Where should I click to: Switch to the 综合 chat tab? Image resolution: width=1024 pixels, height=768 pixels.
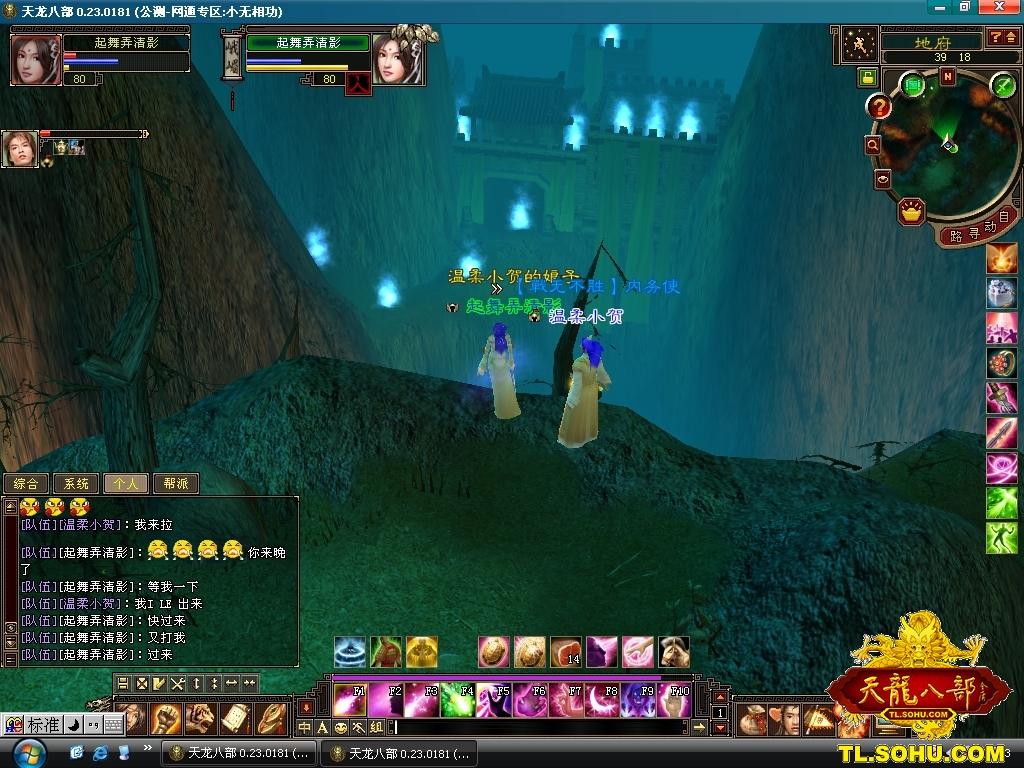click(27, 484)
